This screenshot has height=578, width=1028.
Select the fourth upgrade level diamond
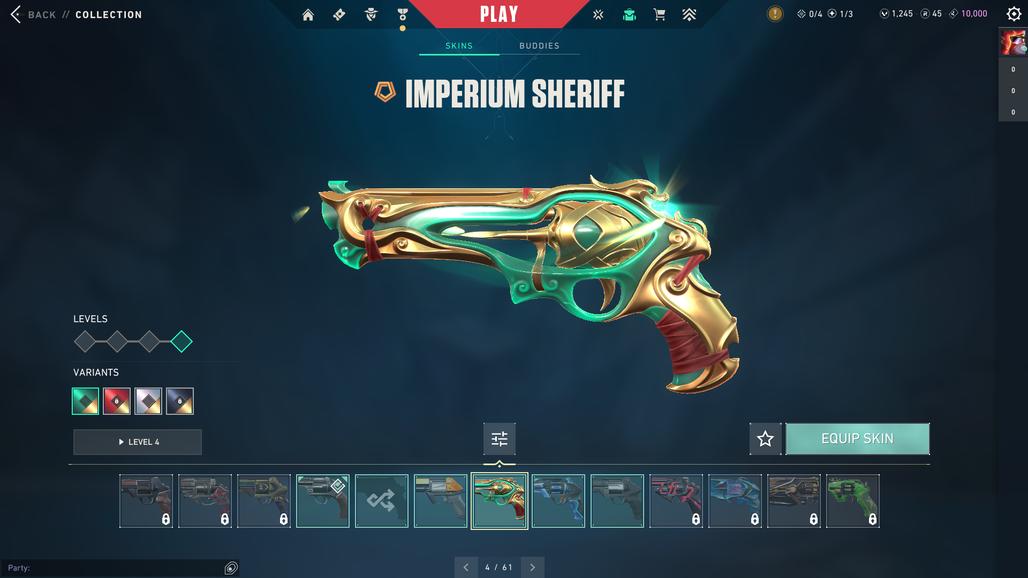(x=181, y=342)
